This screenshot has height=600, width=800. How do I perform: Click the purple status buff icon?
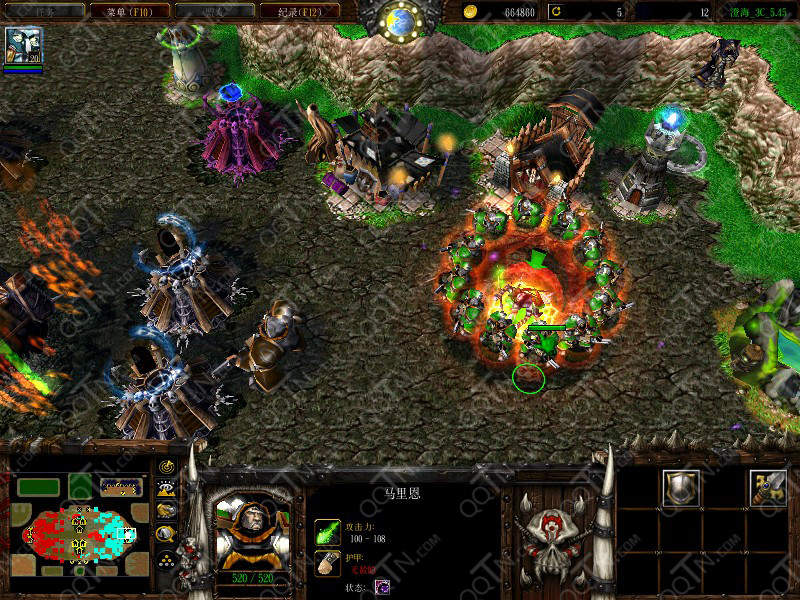click(x=383, y=587)
